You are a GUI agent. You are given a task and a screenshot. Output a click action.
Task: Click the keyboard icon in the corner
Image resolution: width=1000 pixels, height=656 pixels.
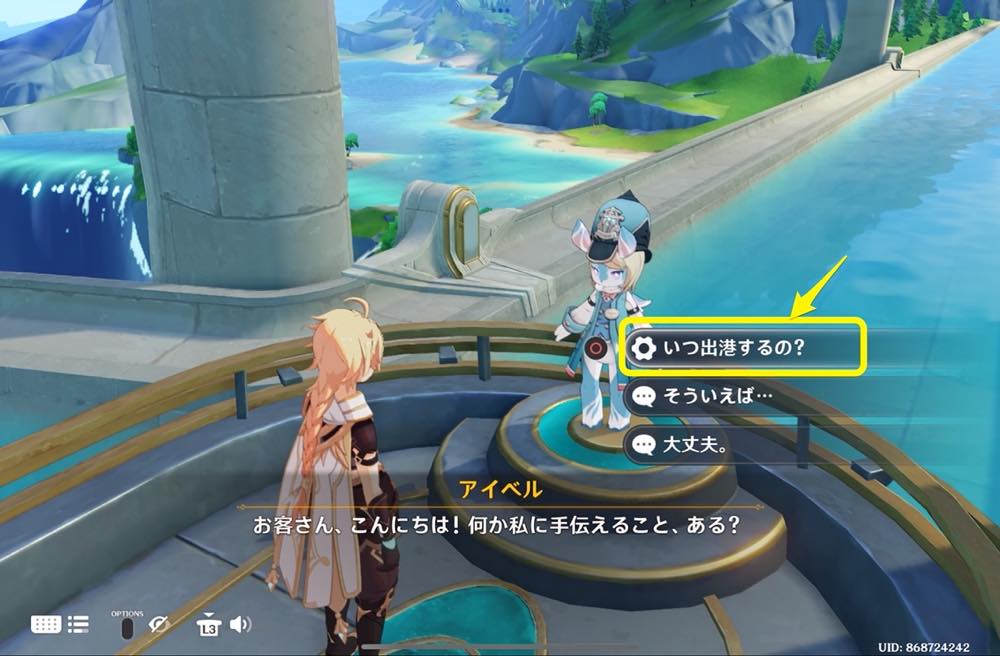tap(46, 624)
